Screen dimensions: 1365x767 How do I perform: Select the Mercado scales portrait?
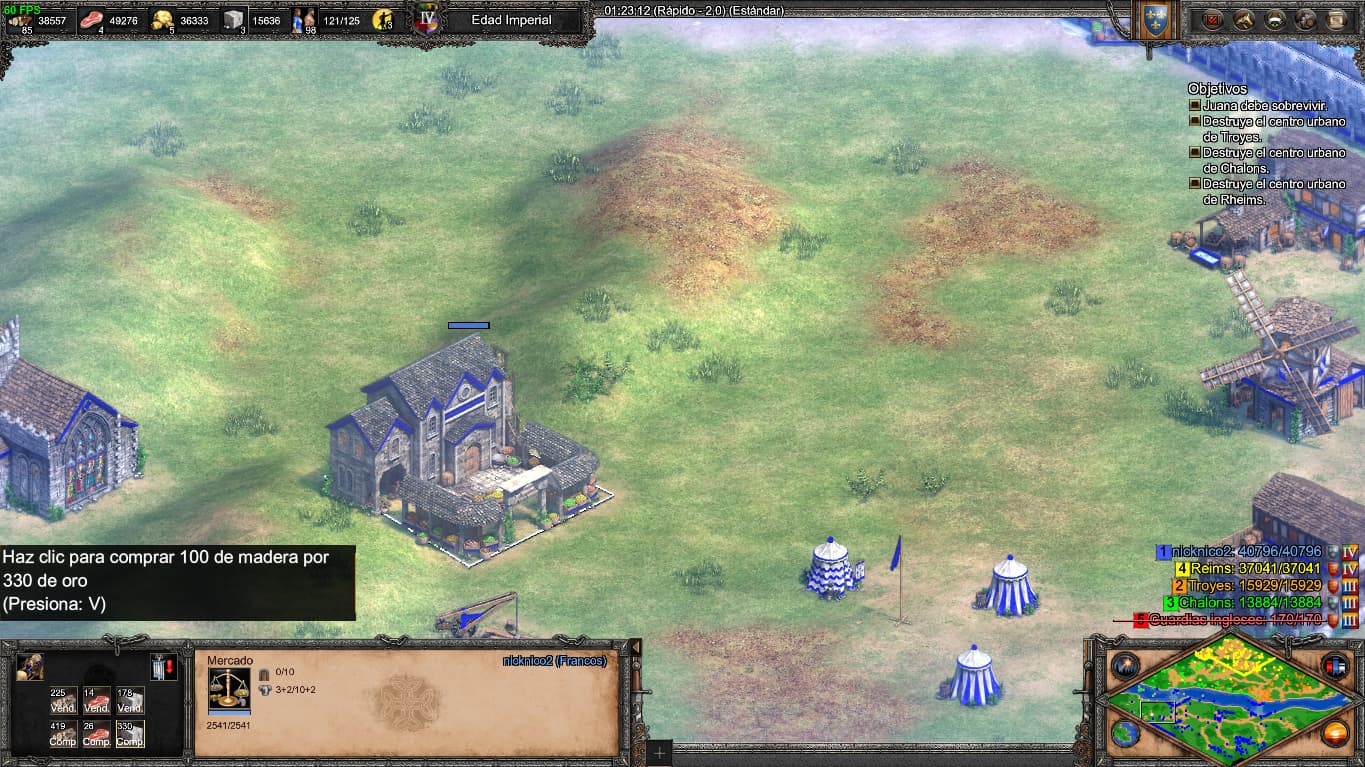click(229, 688)
